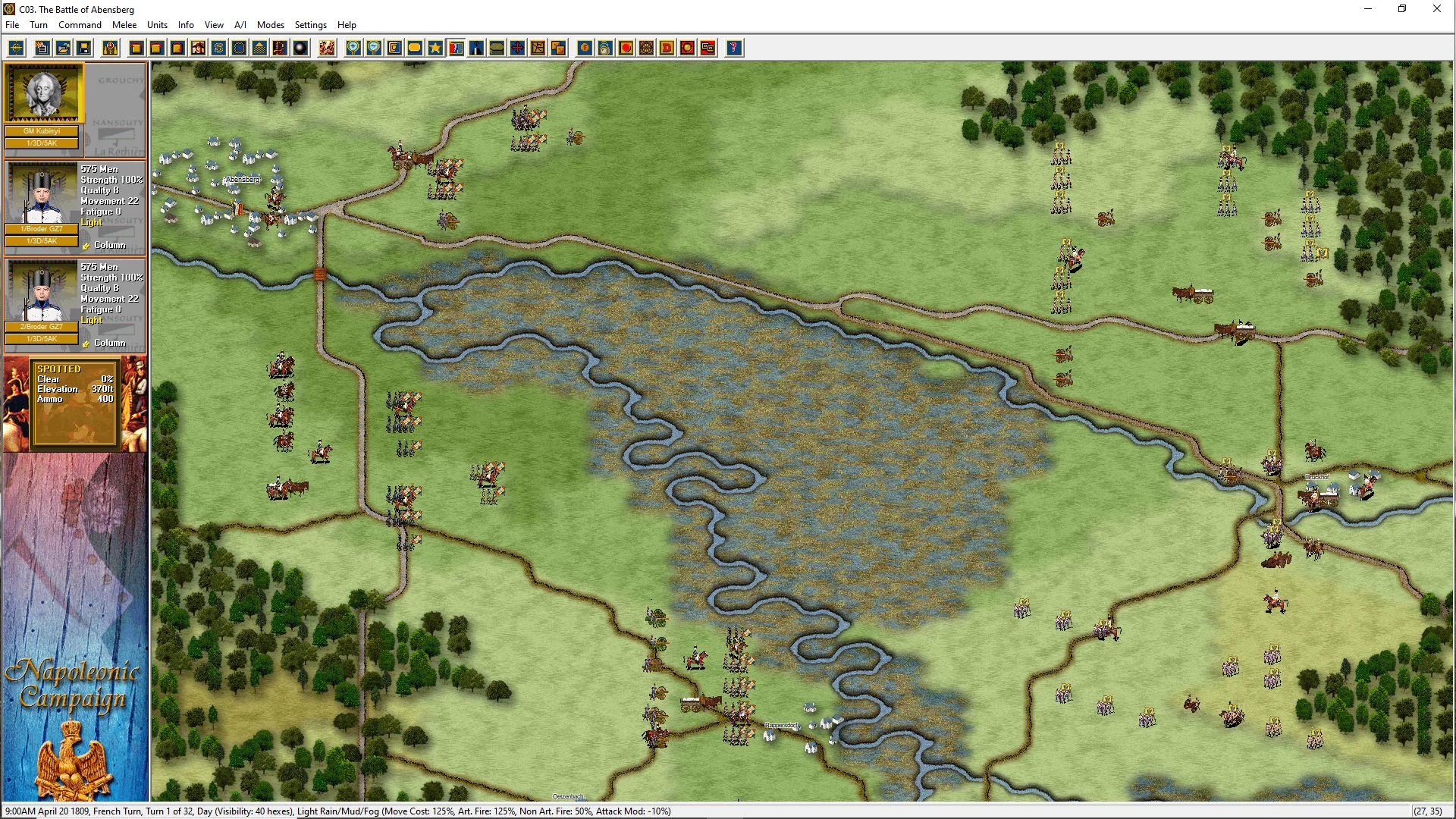Viewport: 1456px width, 819px height.
Task: Click the red question mark help button
Action: click(x=733, y=49)
